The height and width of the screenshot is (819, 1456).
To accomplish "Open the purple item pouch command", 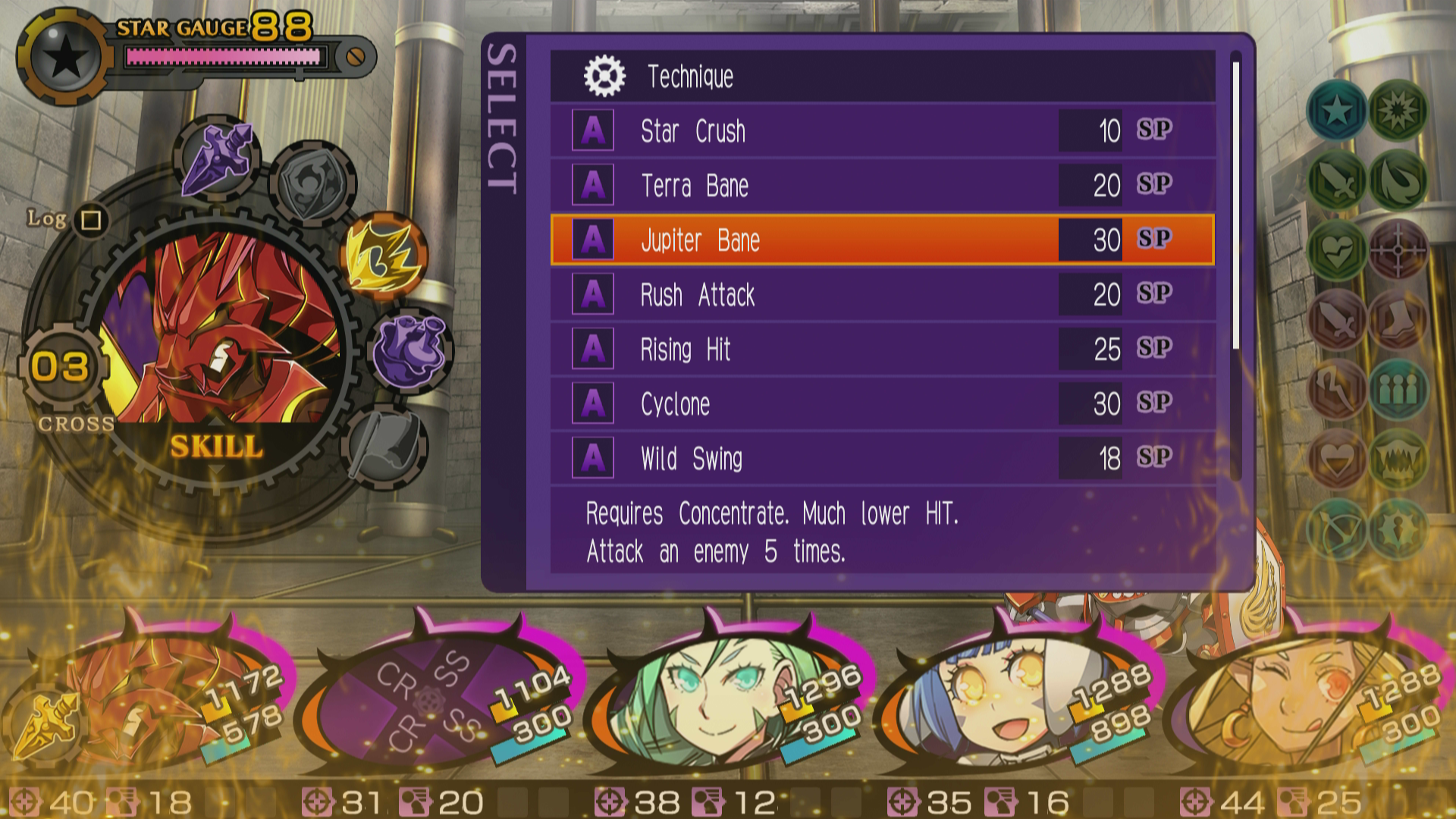I will (409, 350).
